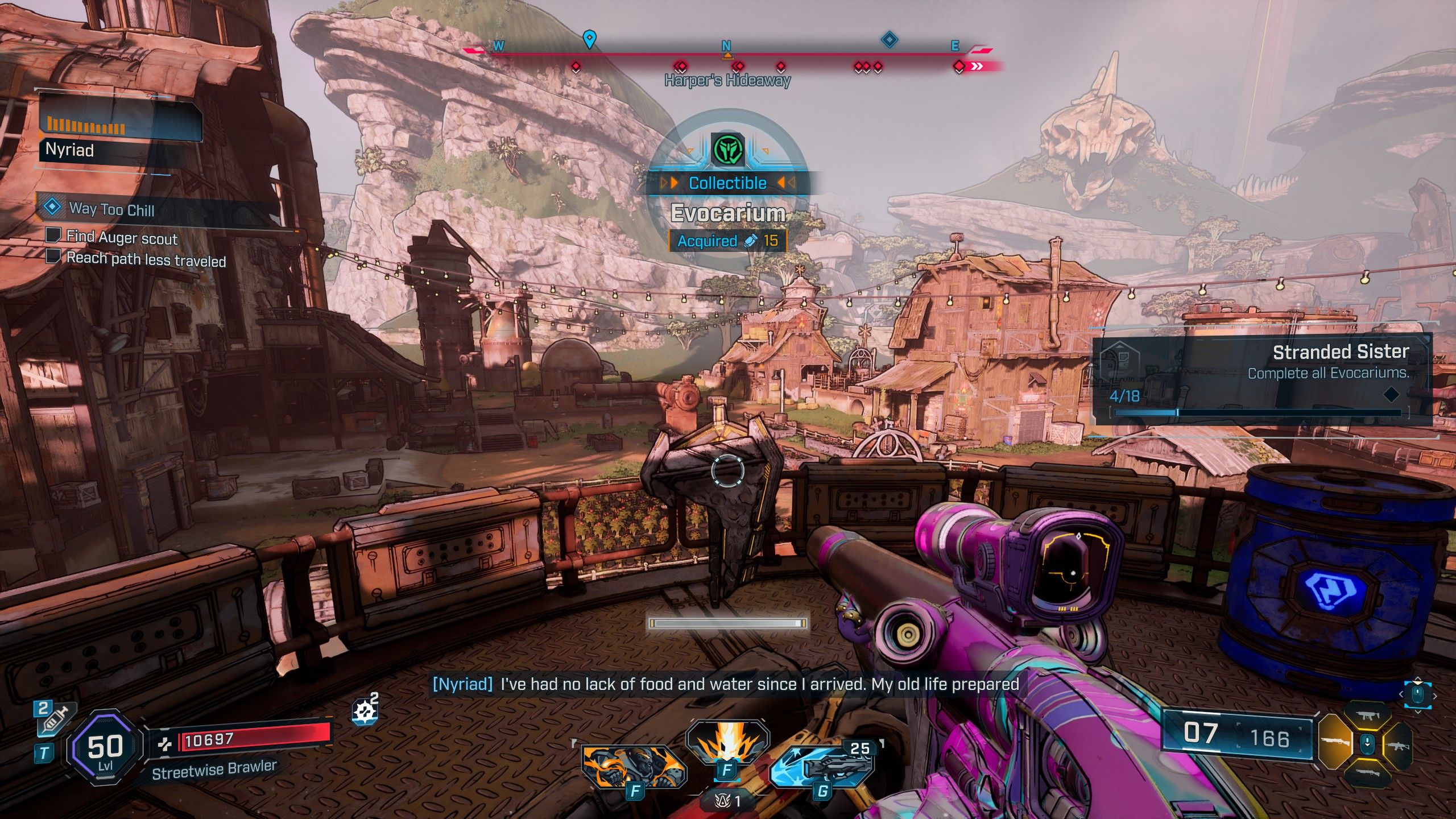Click the blue waypoint pin on the compass
The image size is (1456, 819).
click(x=590, y=39)
